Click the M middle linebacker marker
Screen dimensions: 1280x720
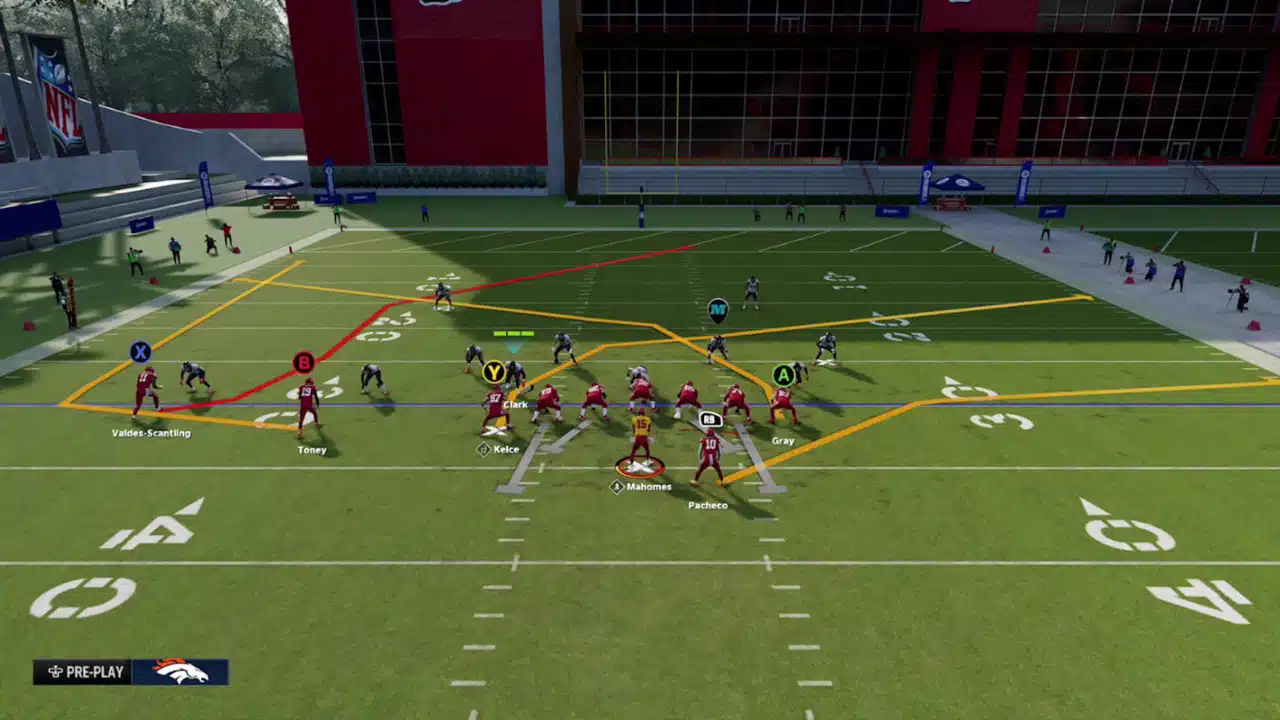[x=718, y=310]
